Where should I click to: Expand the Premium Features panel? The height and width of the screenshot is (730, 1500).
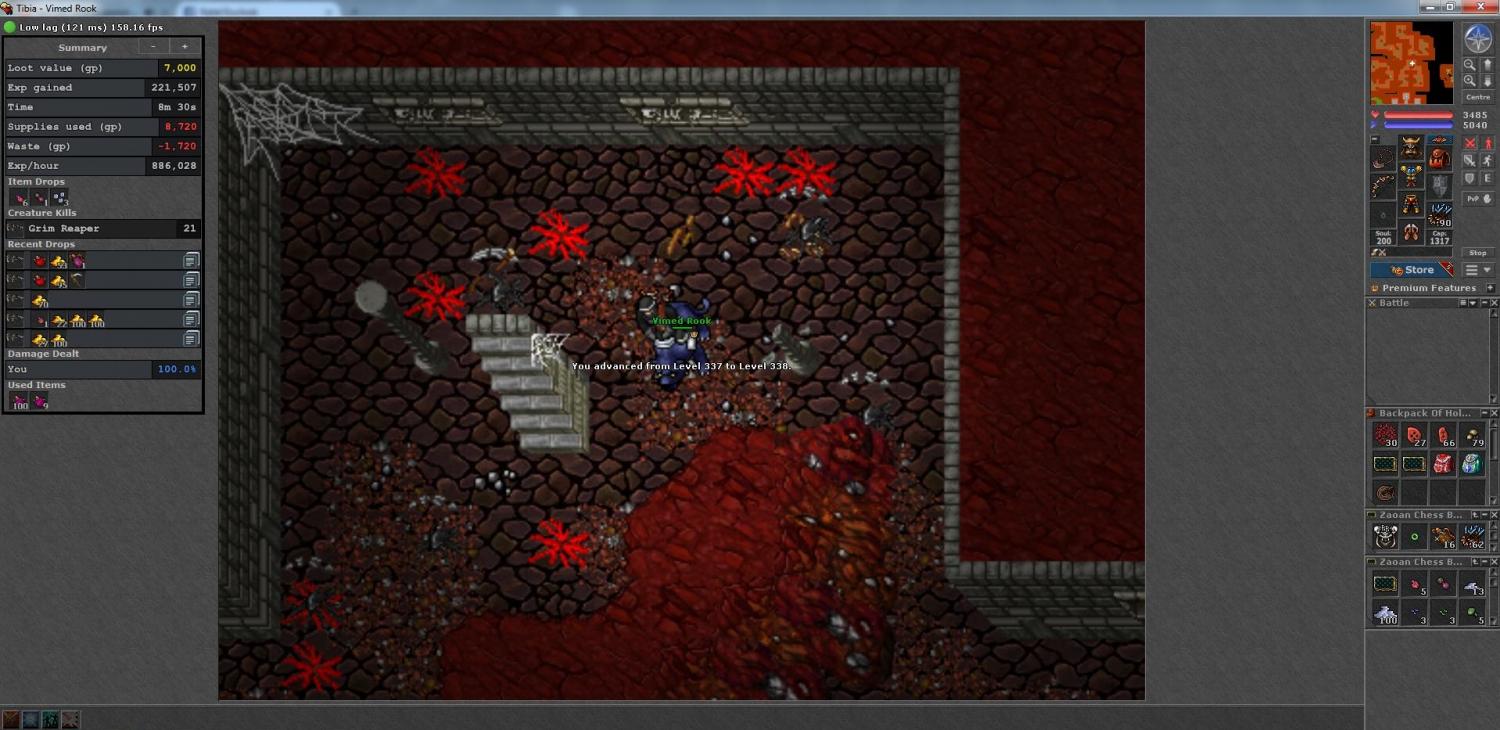1490,288
